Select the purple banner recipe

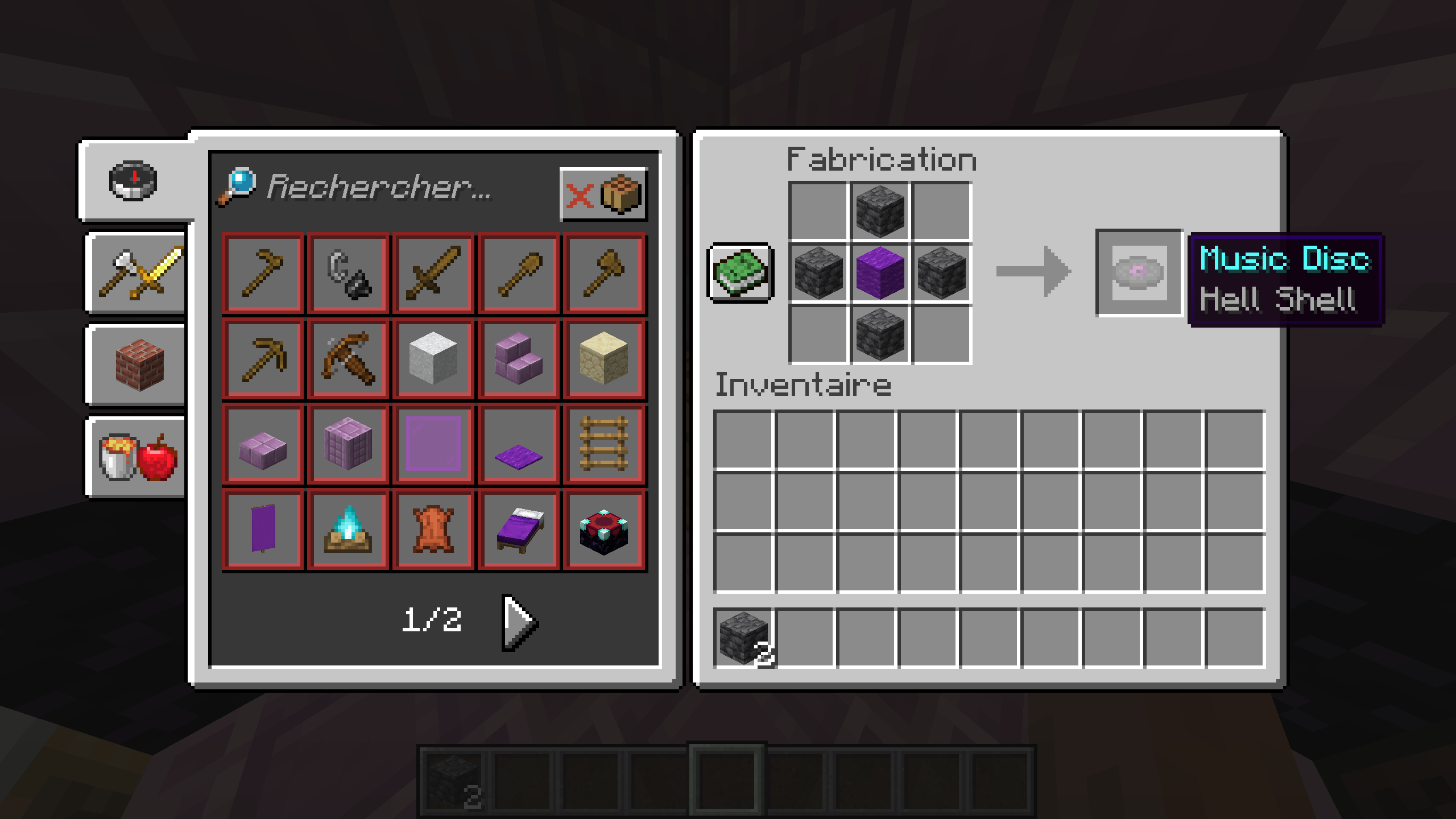[x=263, y=529]
